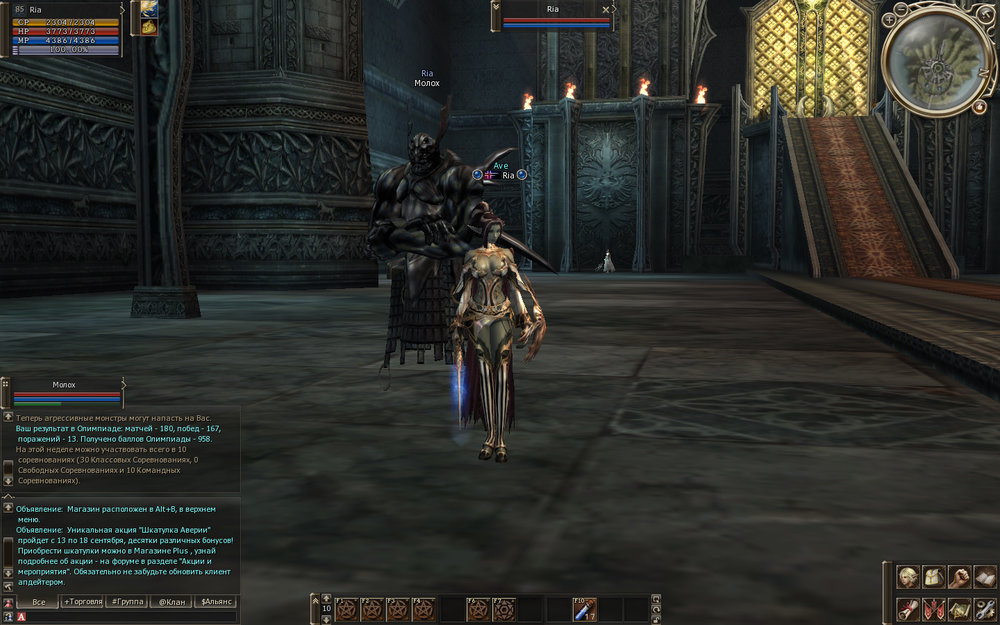Open the world map parchment icon

[959, 608]
